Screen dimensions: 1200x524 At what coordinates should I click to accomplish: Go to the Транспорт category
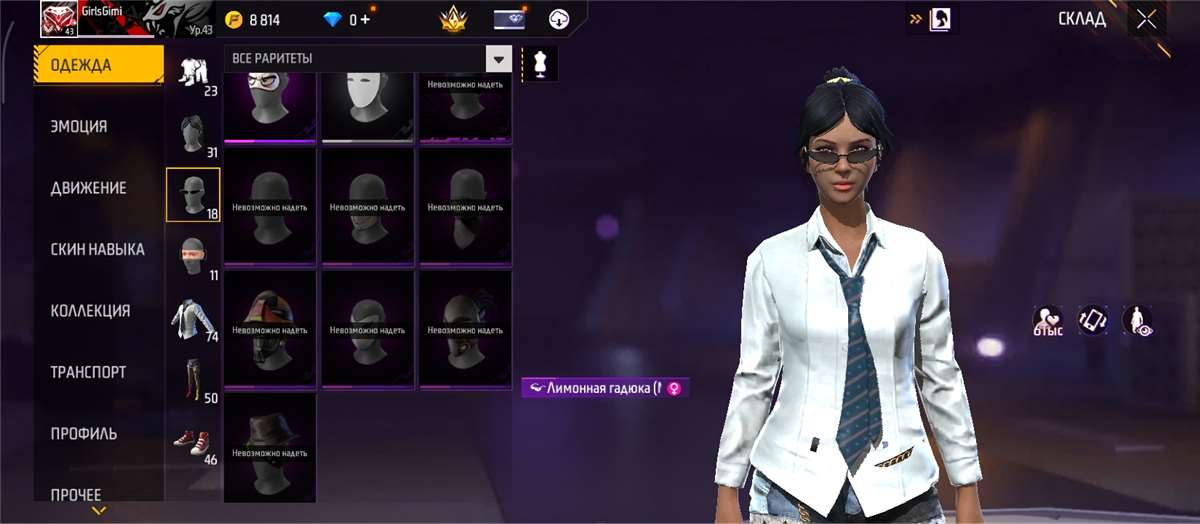(88, 372)
